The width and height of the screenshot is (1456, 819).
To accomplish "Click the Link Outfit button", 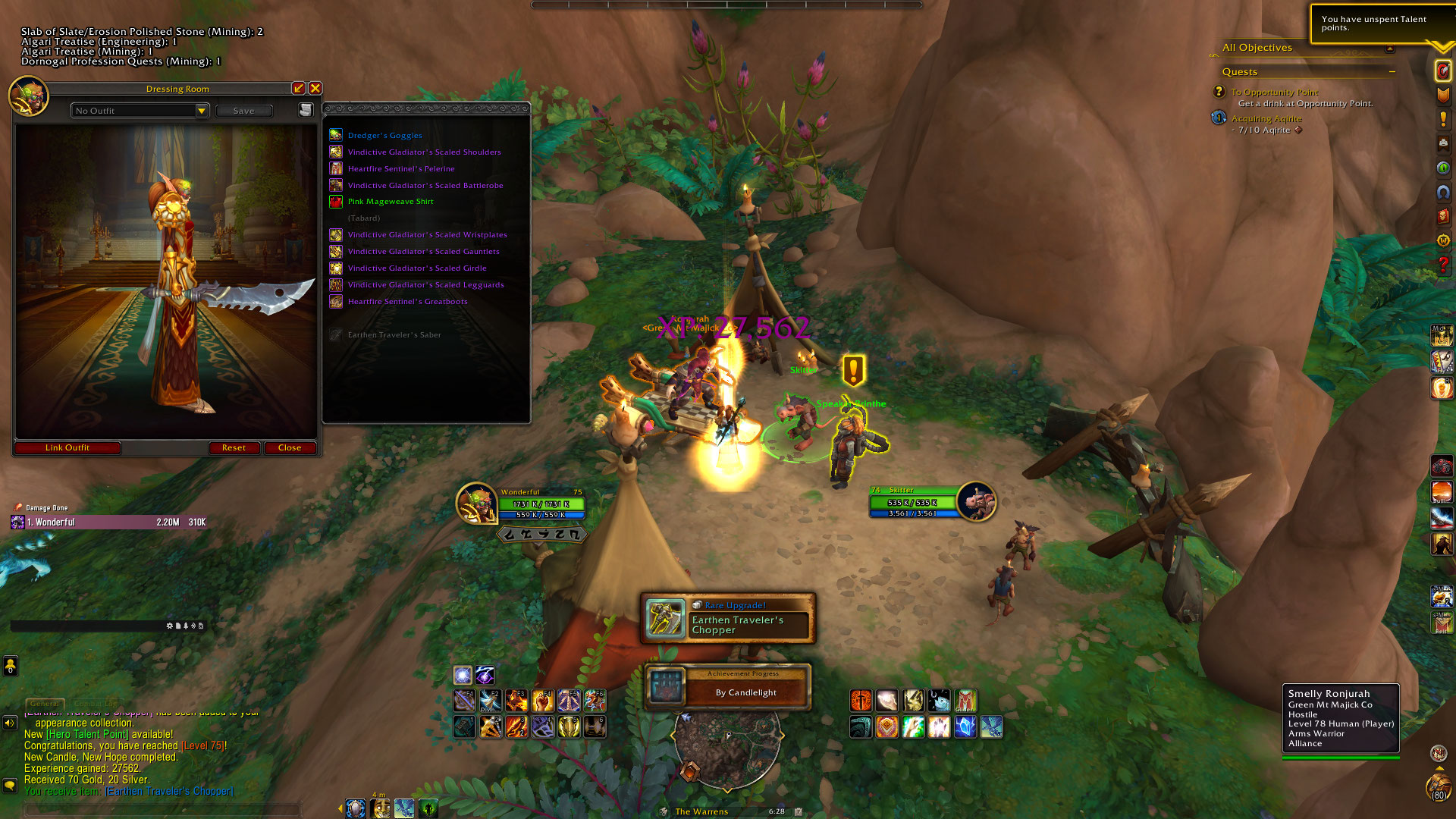I will 67,447.
